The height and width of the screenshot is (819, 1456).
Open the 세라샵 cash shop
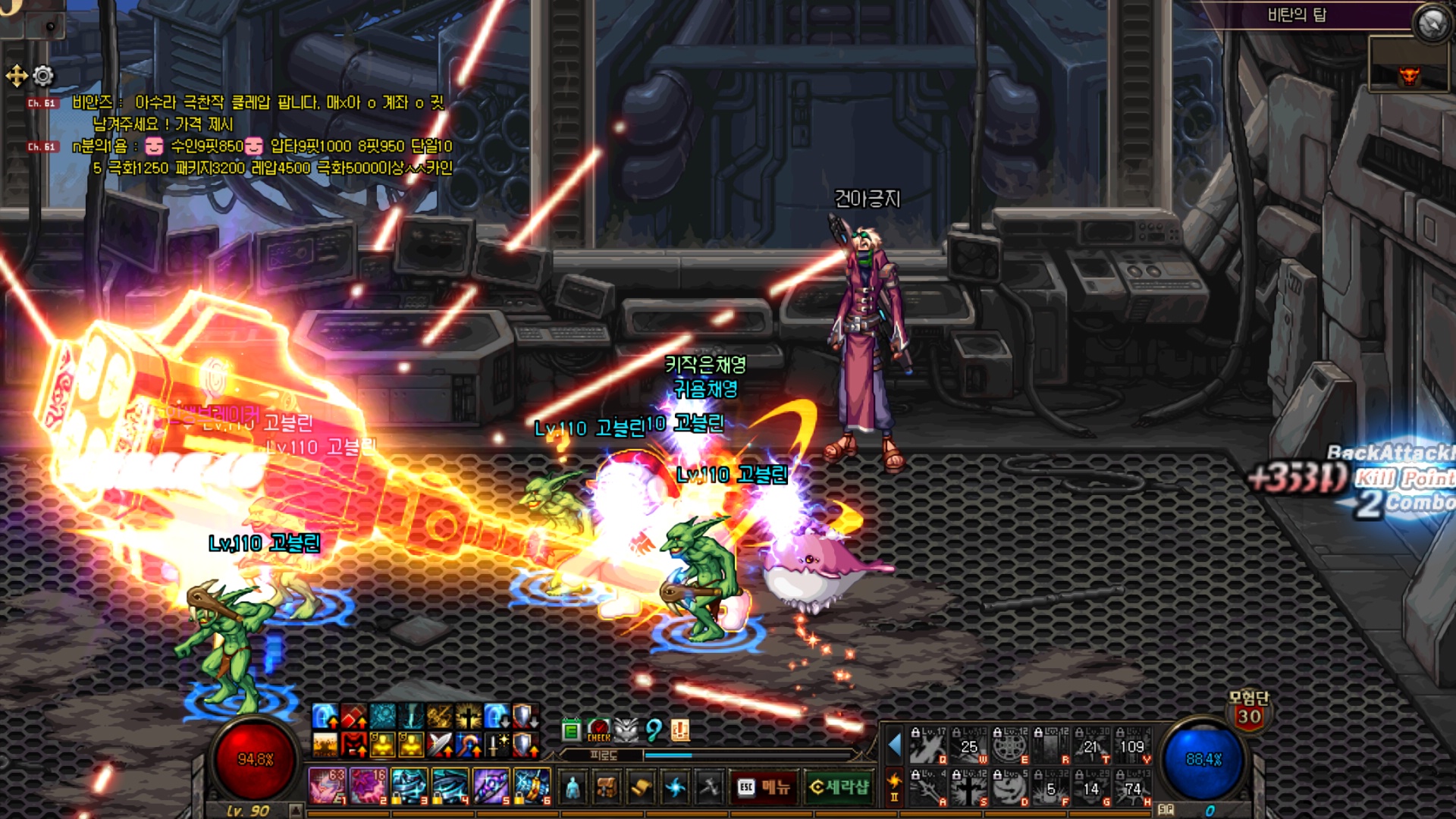click(839, 787)
